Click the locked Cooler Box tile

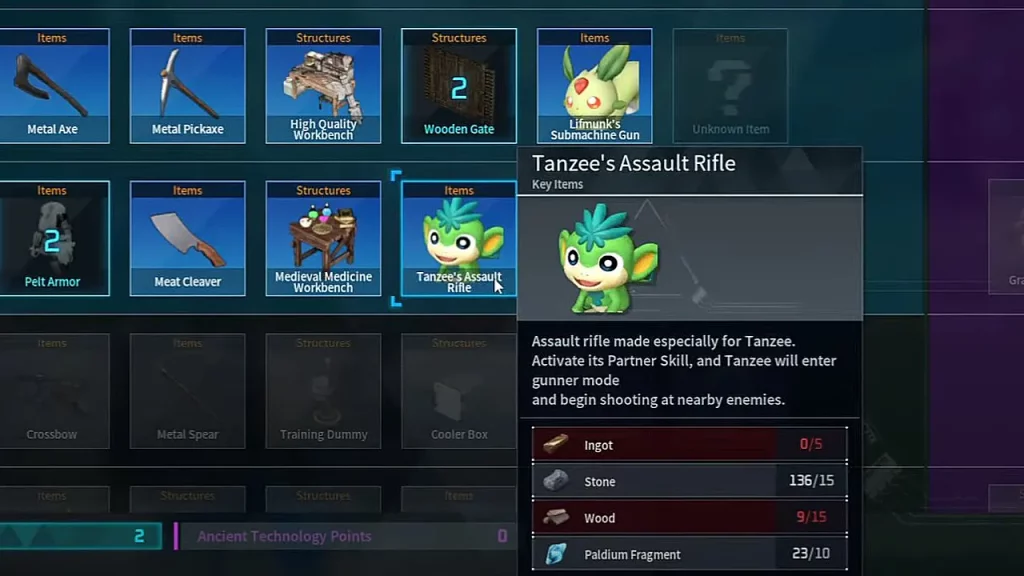459,391
